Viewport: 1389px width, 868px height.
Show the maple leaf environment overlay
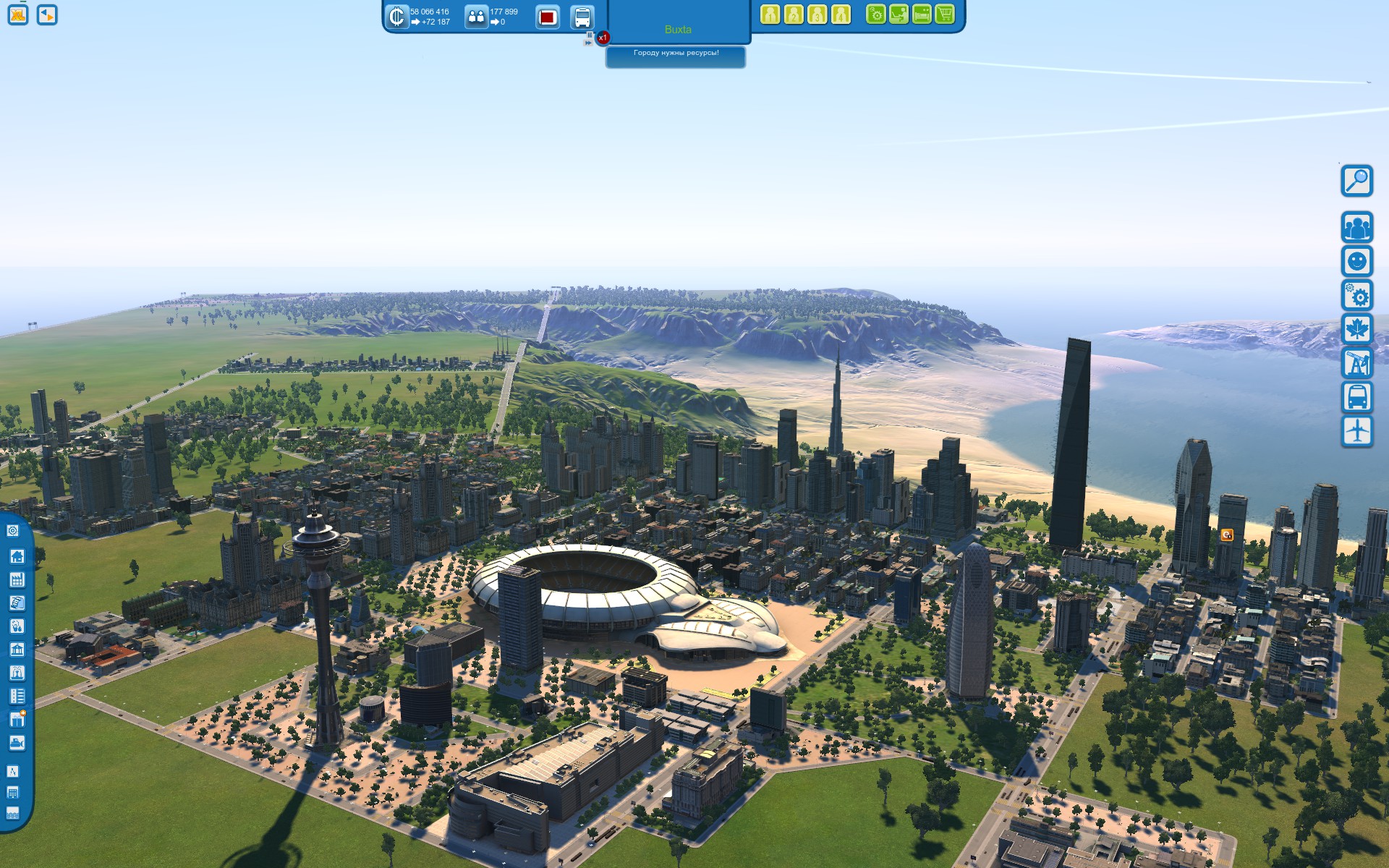pos(1356,329)
